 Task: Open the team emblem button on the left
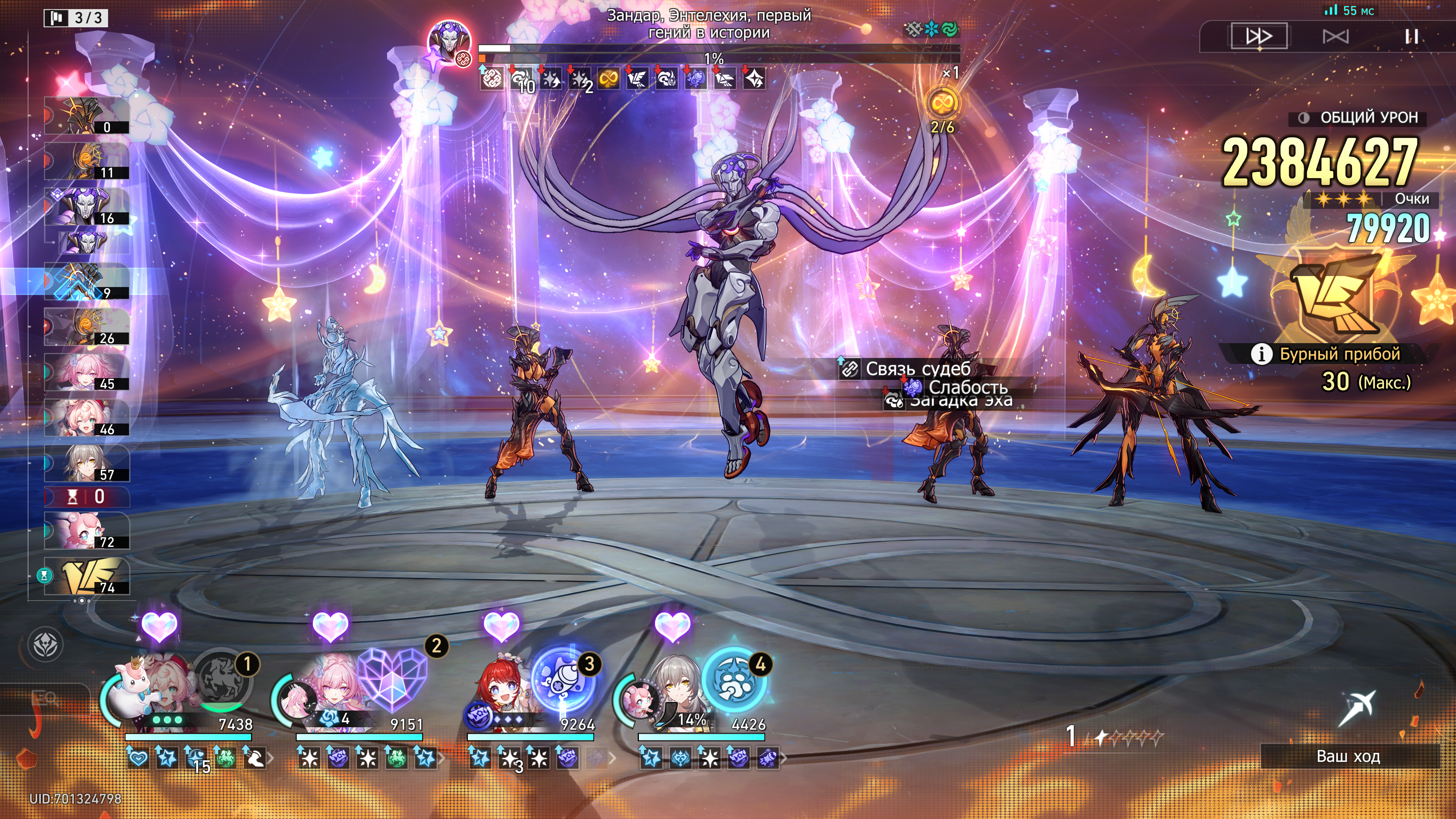46,645
